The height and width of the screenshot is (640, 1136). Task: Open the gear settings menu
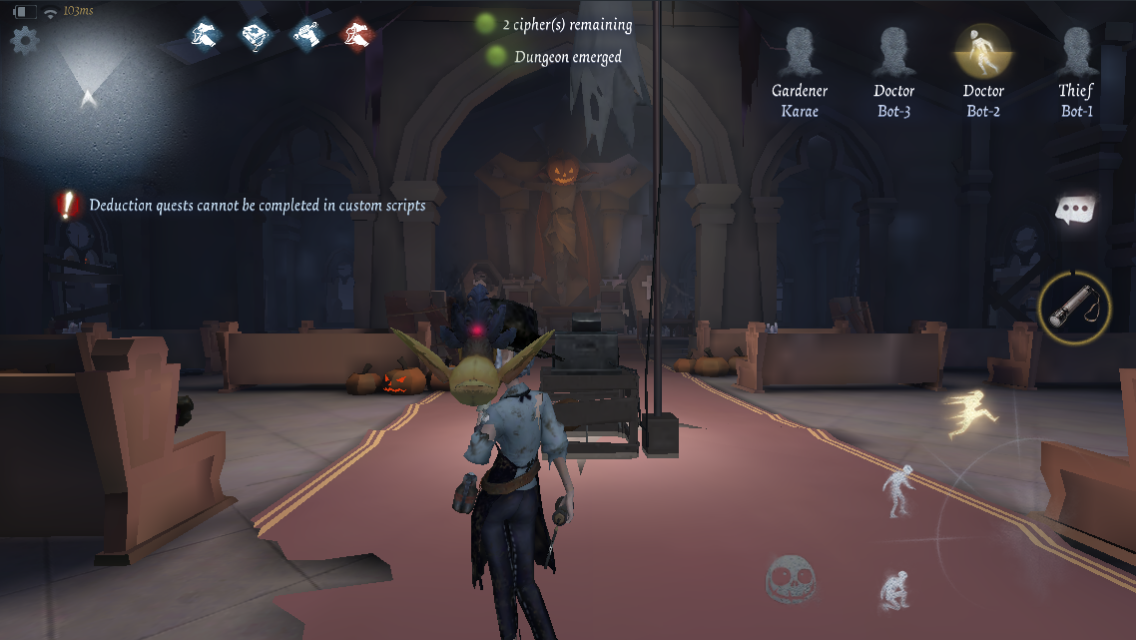click(24, 40)
